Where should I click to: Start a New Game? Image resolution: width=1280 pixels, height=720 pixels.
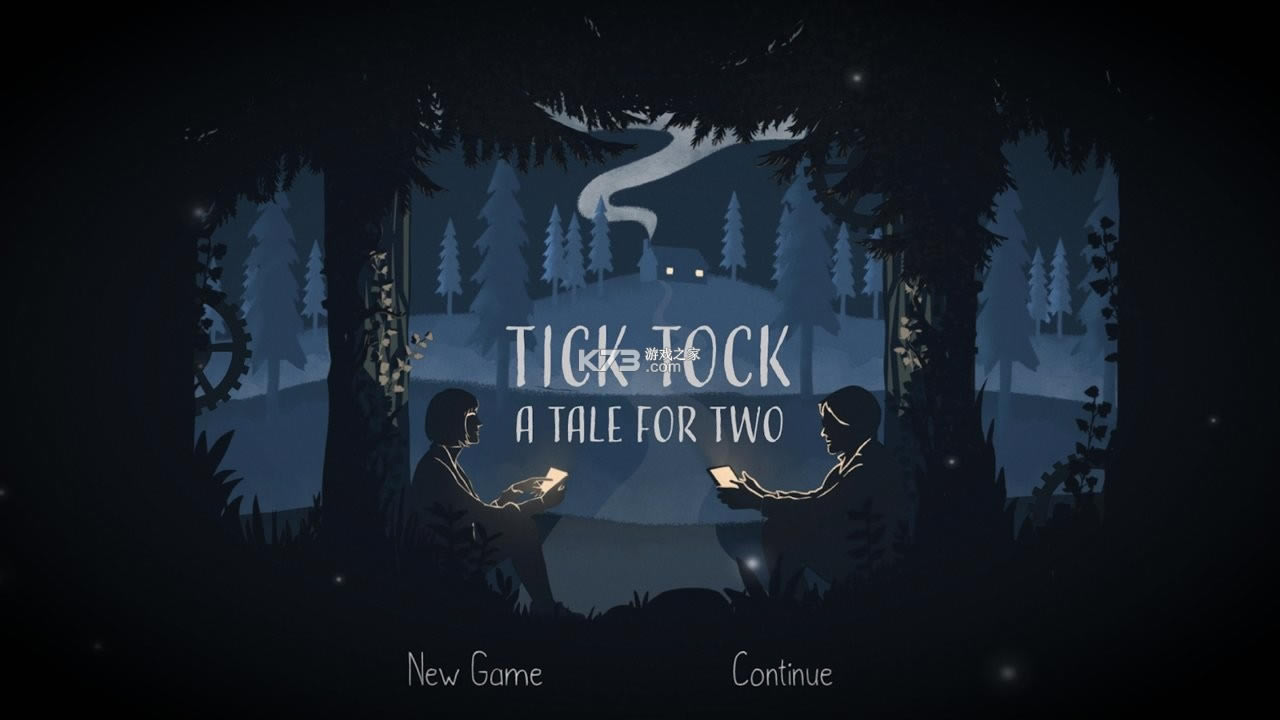(x=475, y=670)
